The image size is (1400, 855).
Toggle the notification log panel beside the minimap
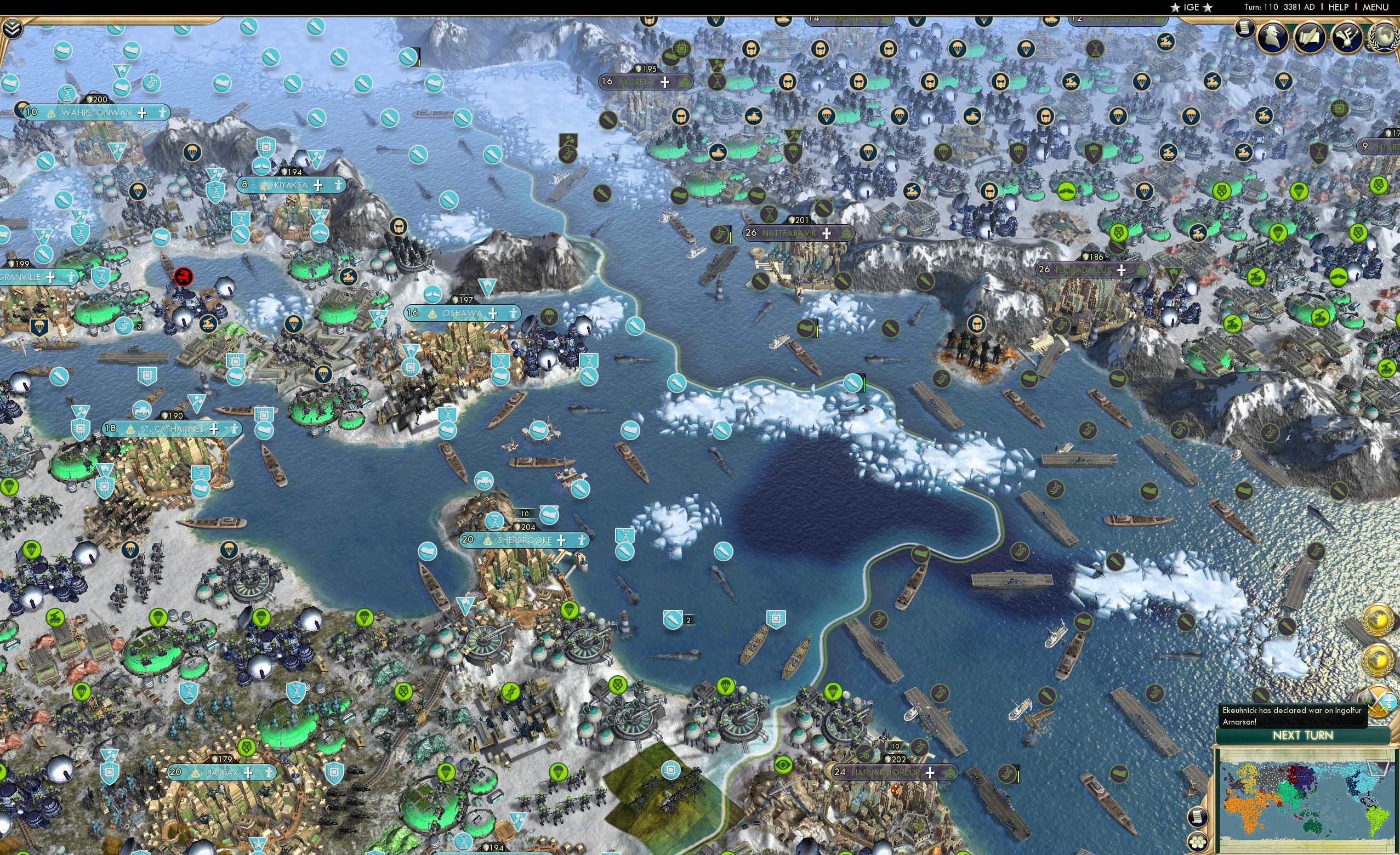[1198, 817]
